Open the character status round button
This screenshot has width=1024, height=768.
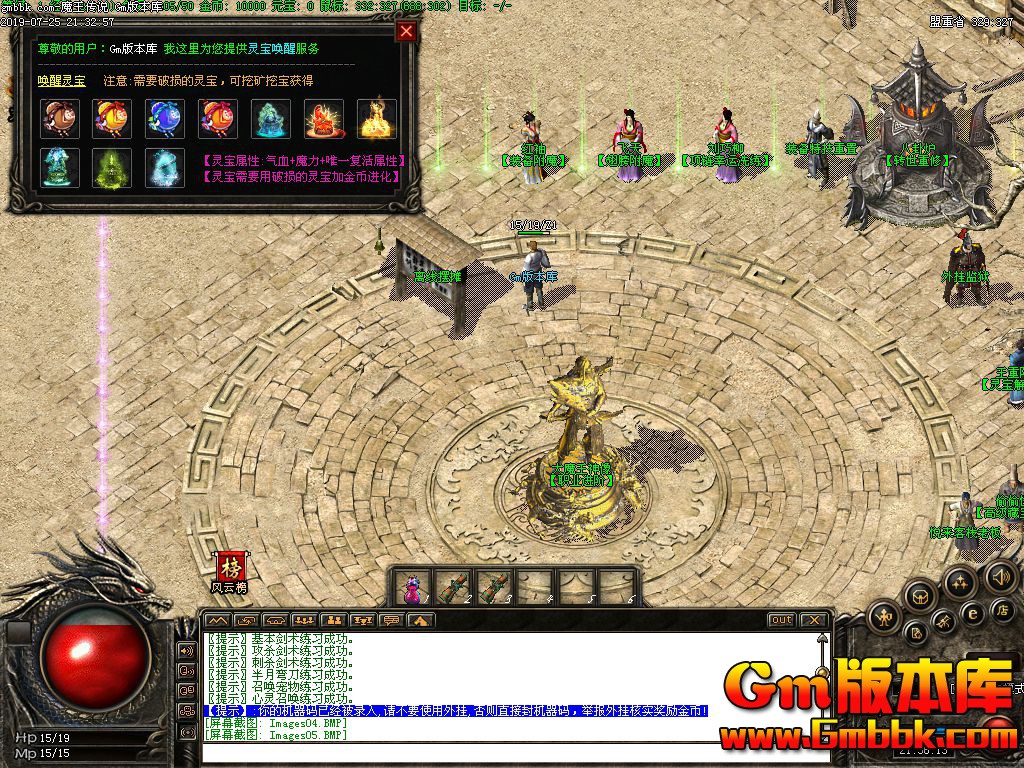(x=885, y=618)
